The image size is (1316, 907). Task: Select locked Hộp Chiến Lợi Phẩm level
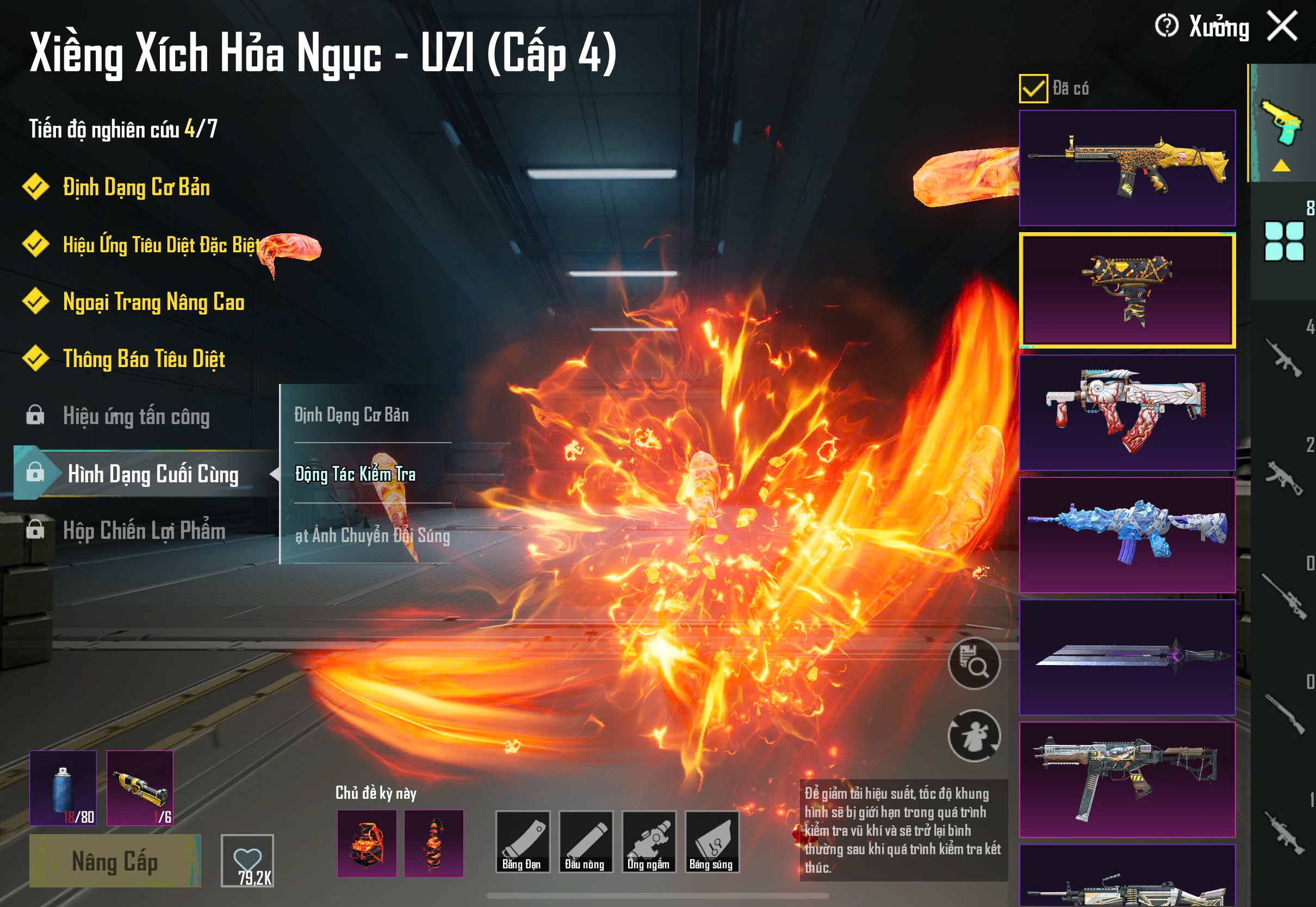[144, 531]
